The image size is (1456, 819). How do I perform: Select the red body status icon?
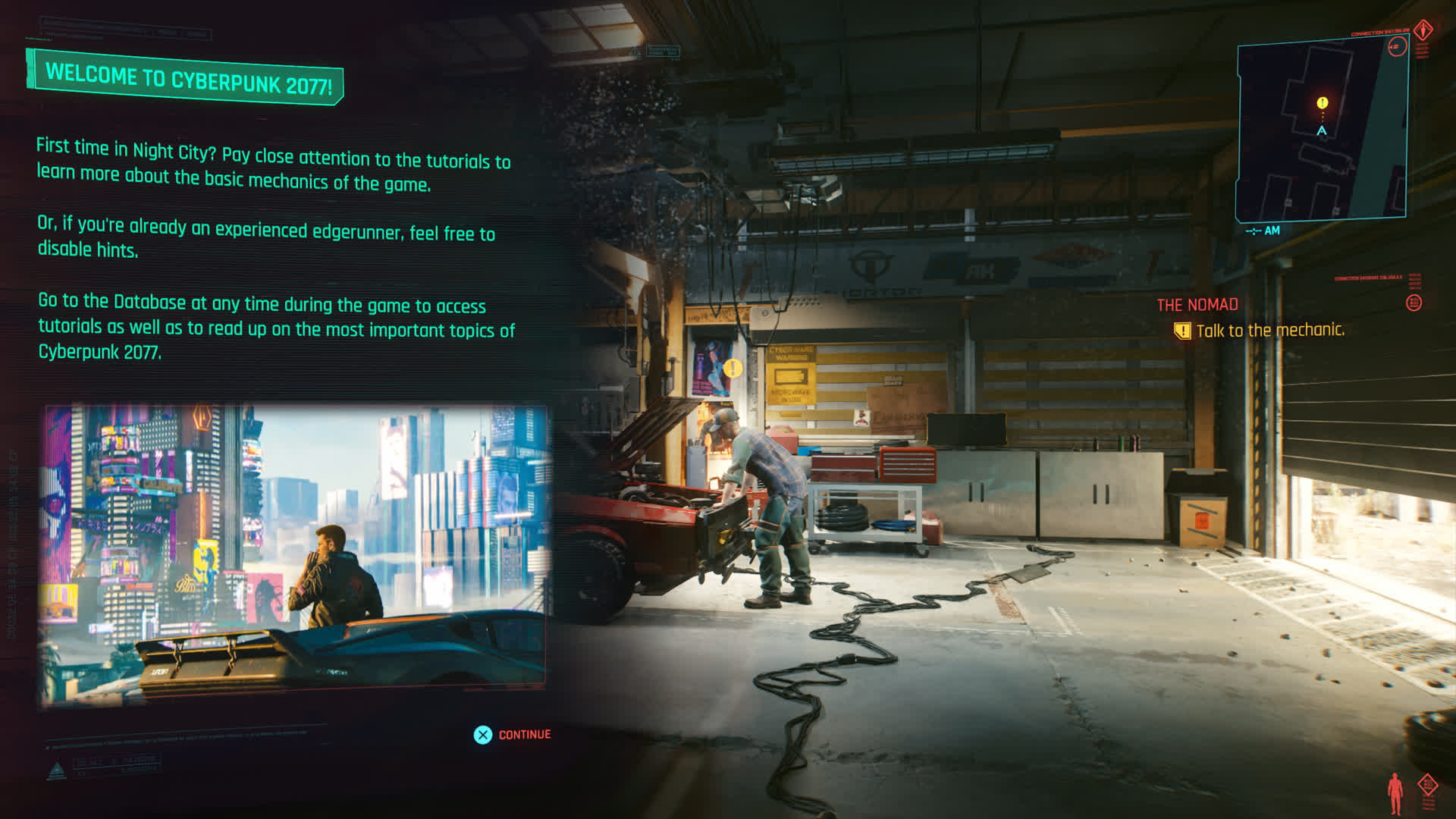click(x=1395, y=793)
